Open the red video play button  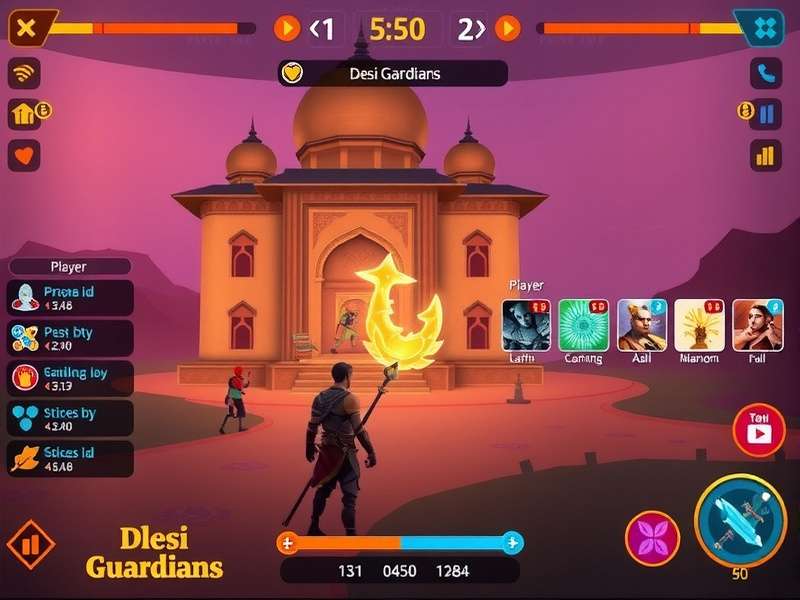coord(758,431)
